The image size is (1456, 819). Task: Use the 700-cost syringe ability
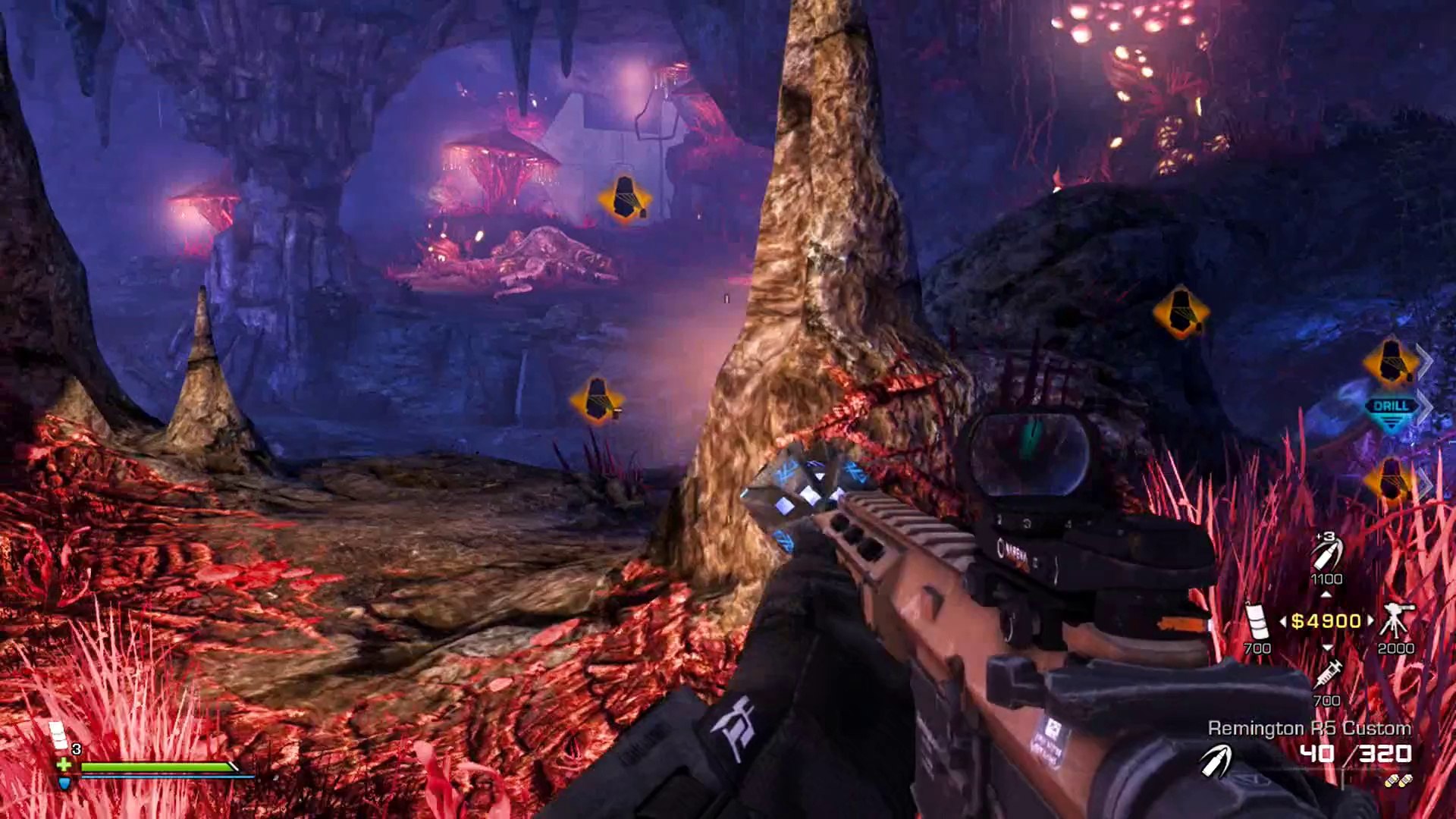click(x=1327, y=673)
